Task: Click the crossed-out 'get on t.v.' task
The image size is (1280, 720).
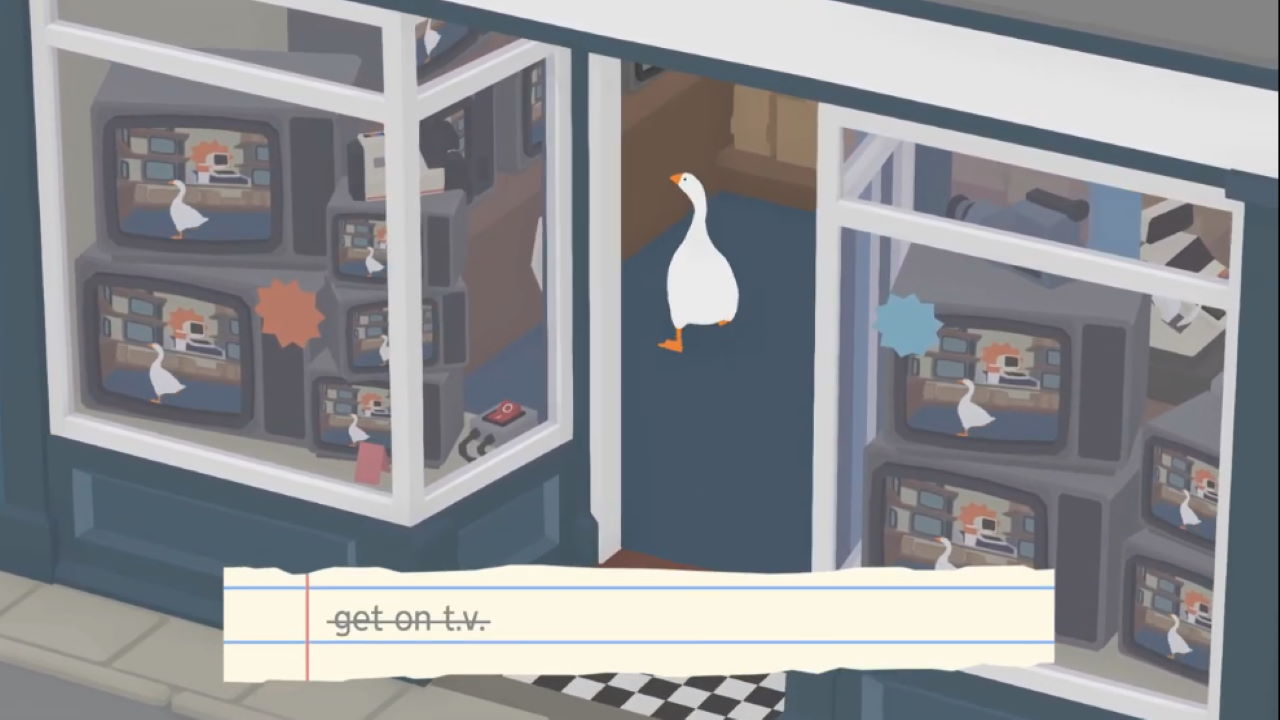Action: (411, 619)
